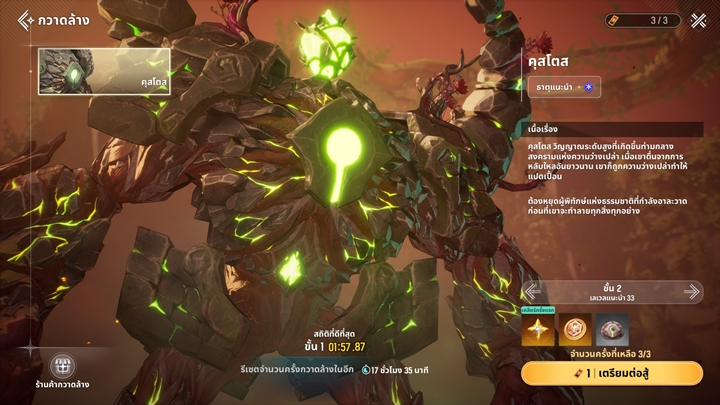This screenshot has width=720, height=405.
Task: Switch to the previous floor with left arrow
Action: [x=535, y=291]
